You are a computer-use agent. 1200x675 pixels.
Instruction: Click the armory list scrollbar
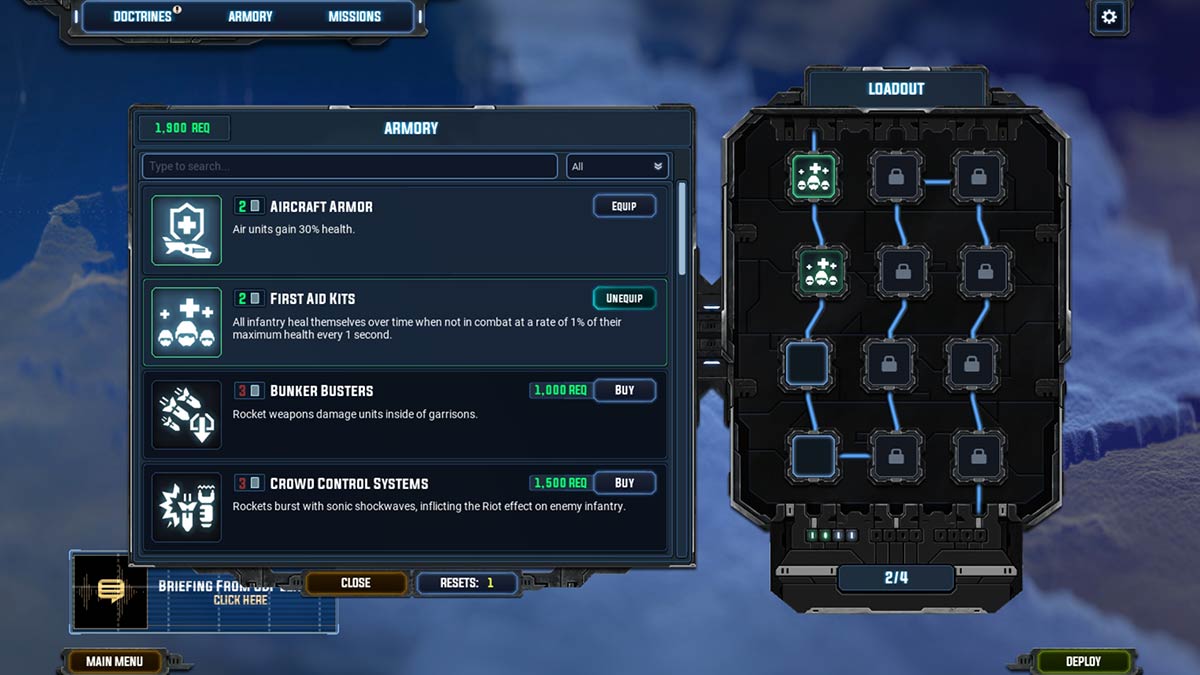(x=683, y=230)
